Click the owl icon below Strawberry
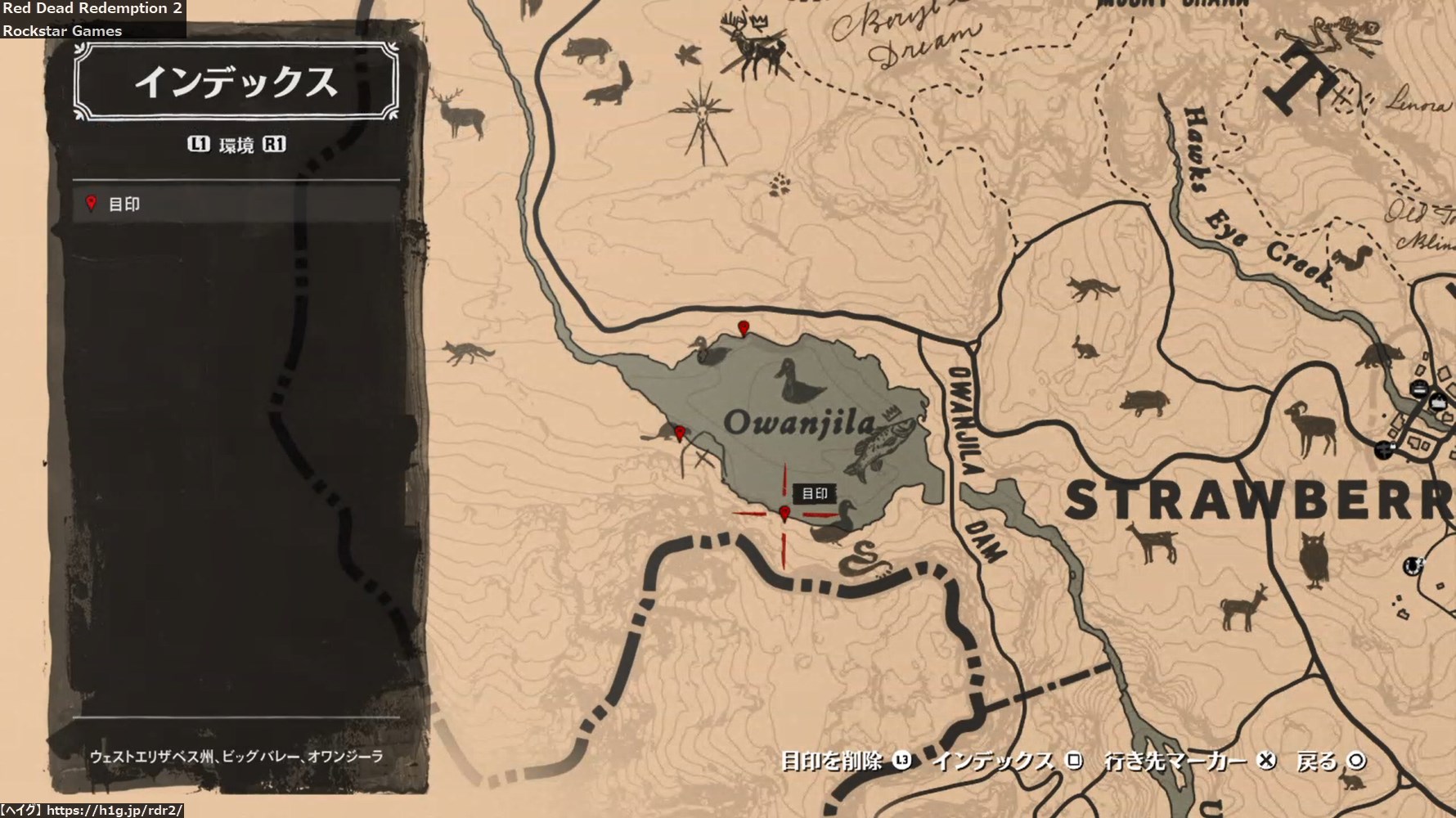1456x818 pixels. pyautogui.click(x=1314, y=559)
